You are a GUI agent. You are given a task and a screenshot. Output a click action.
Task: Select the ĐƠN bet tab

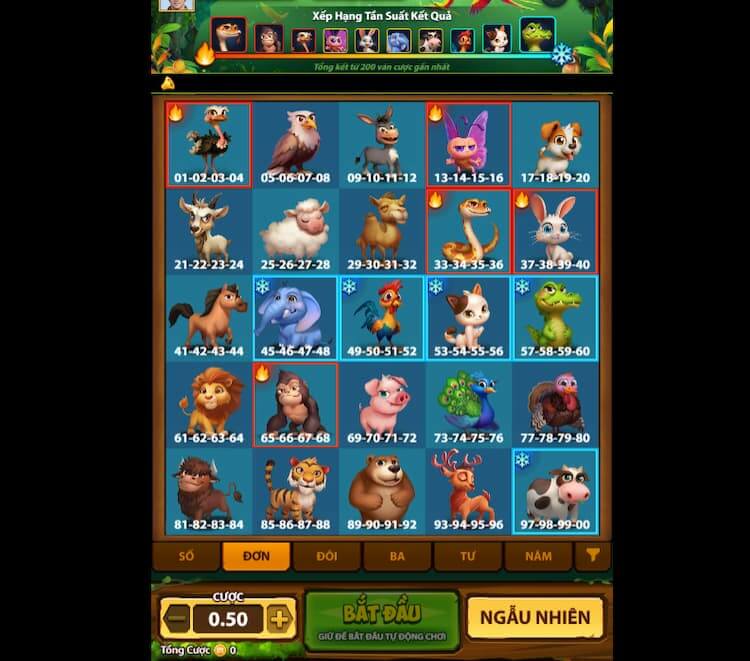pos(256,556)
